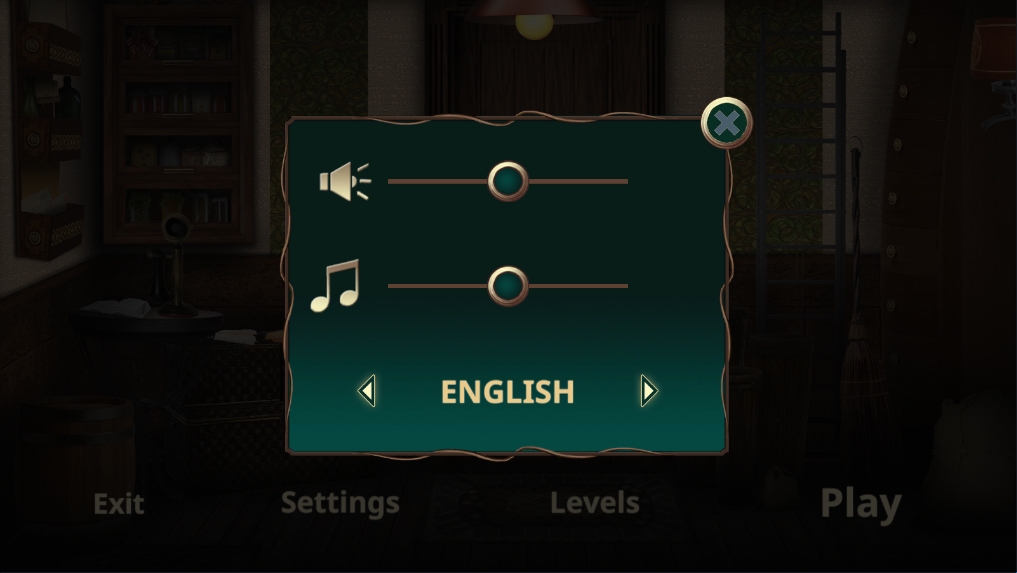Open the Levels menu
Image resolution: width=1017 pixels, height=573 pixels.
coord(595,503)
